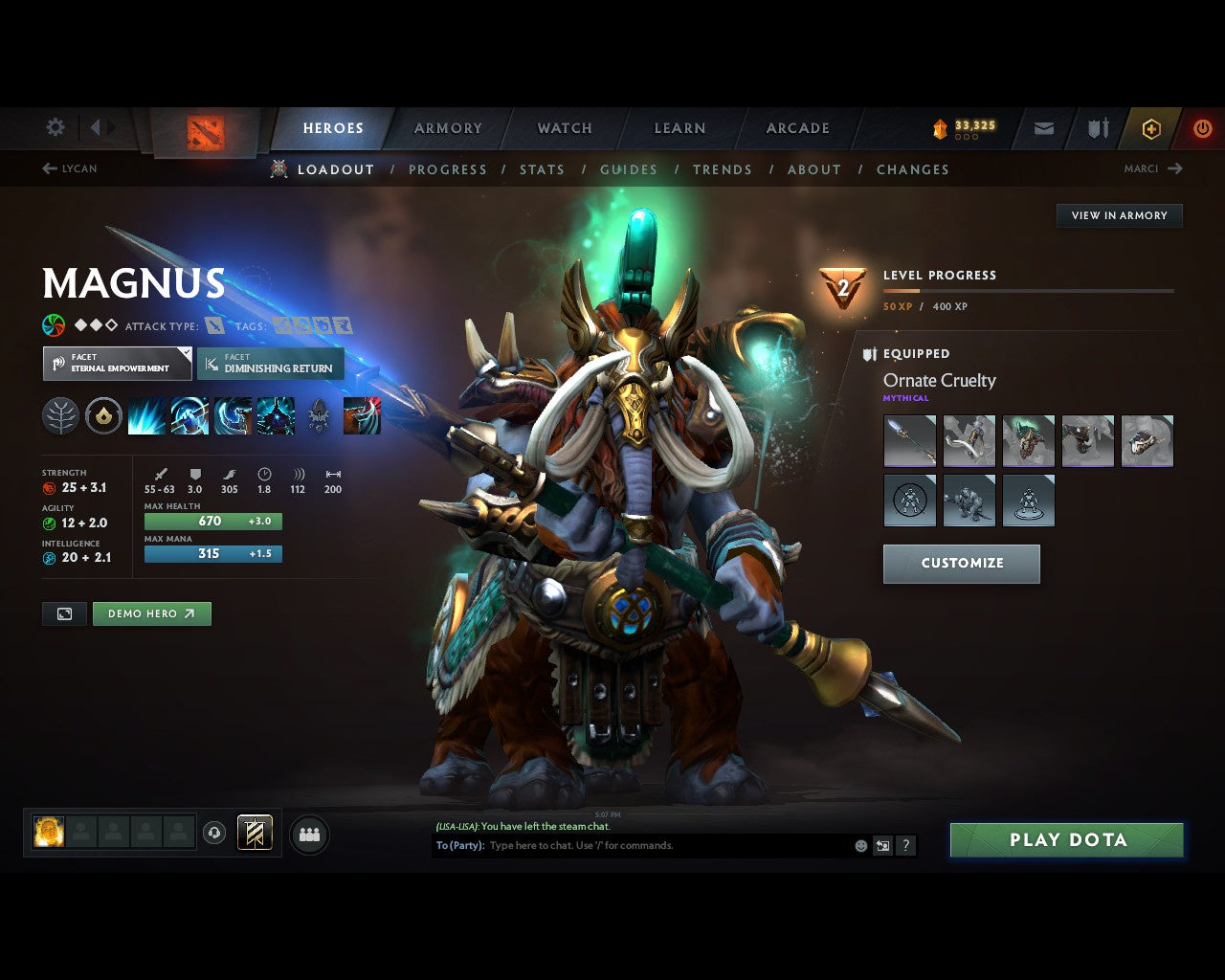Select the Ornate Cruelty weapon thumbnail
The height and width of the screenshot is (980, 1225).
(909, 440)
